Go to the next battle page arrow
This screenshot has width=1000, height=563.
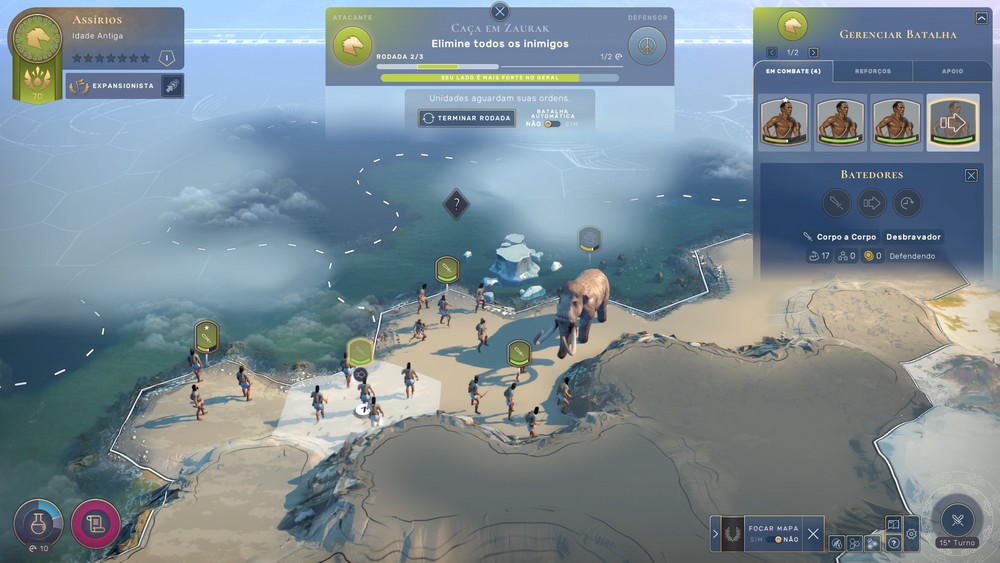tap(813, 52)
